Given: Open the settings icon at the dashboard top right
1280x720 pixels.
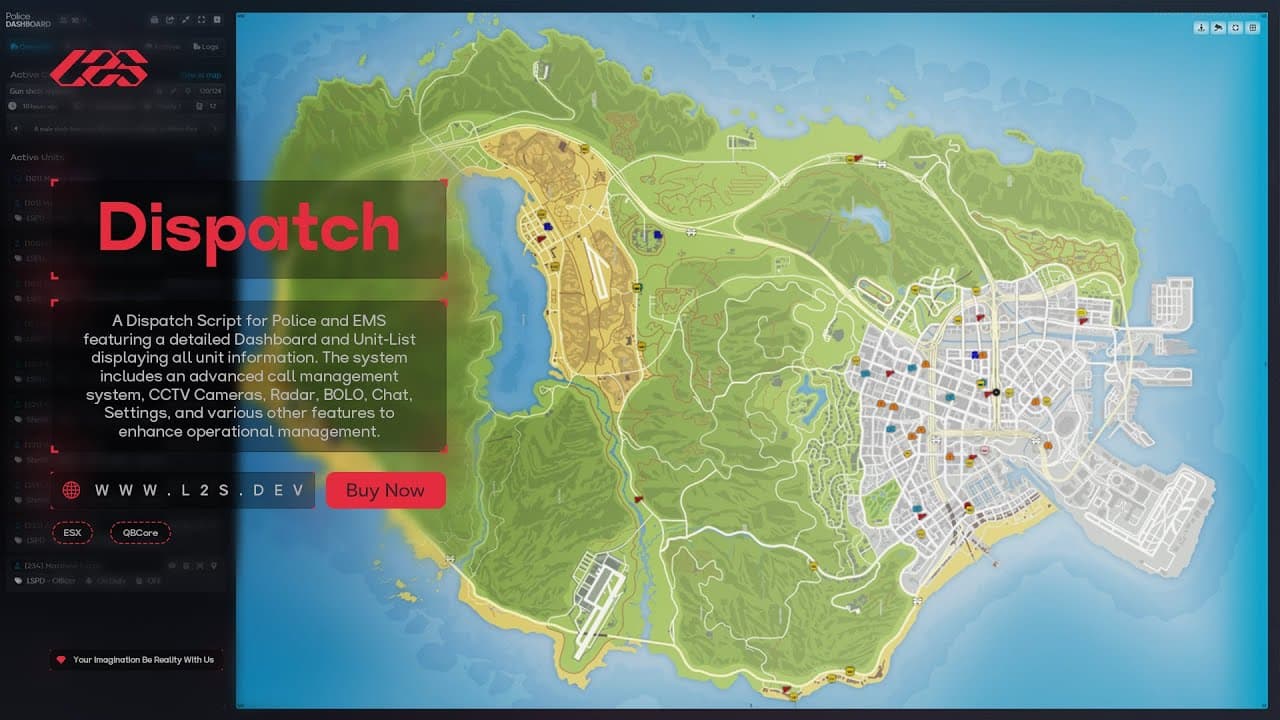Looking at the screenshot, I should [x=217, y=20].
